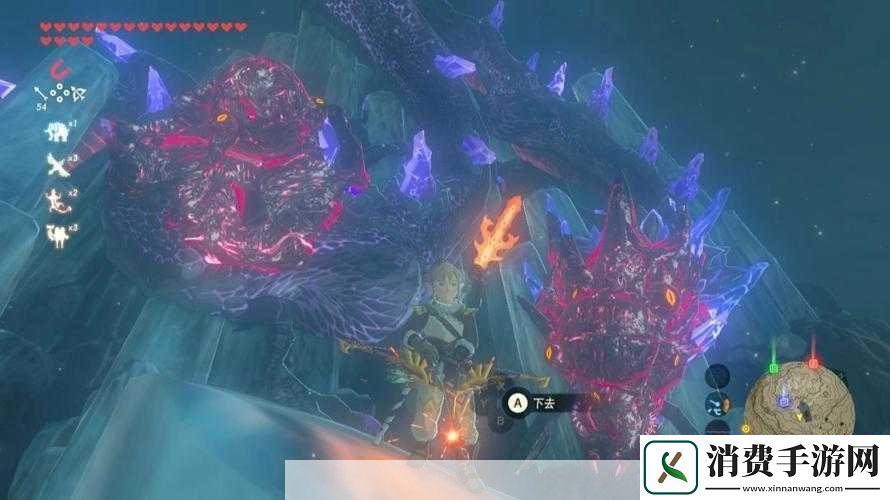
Task: Activate the camel Urbosa's Fury ability
Action: [56, 236]
